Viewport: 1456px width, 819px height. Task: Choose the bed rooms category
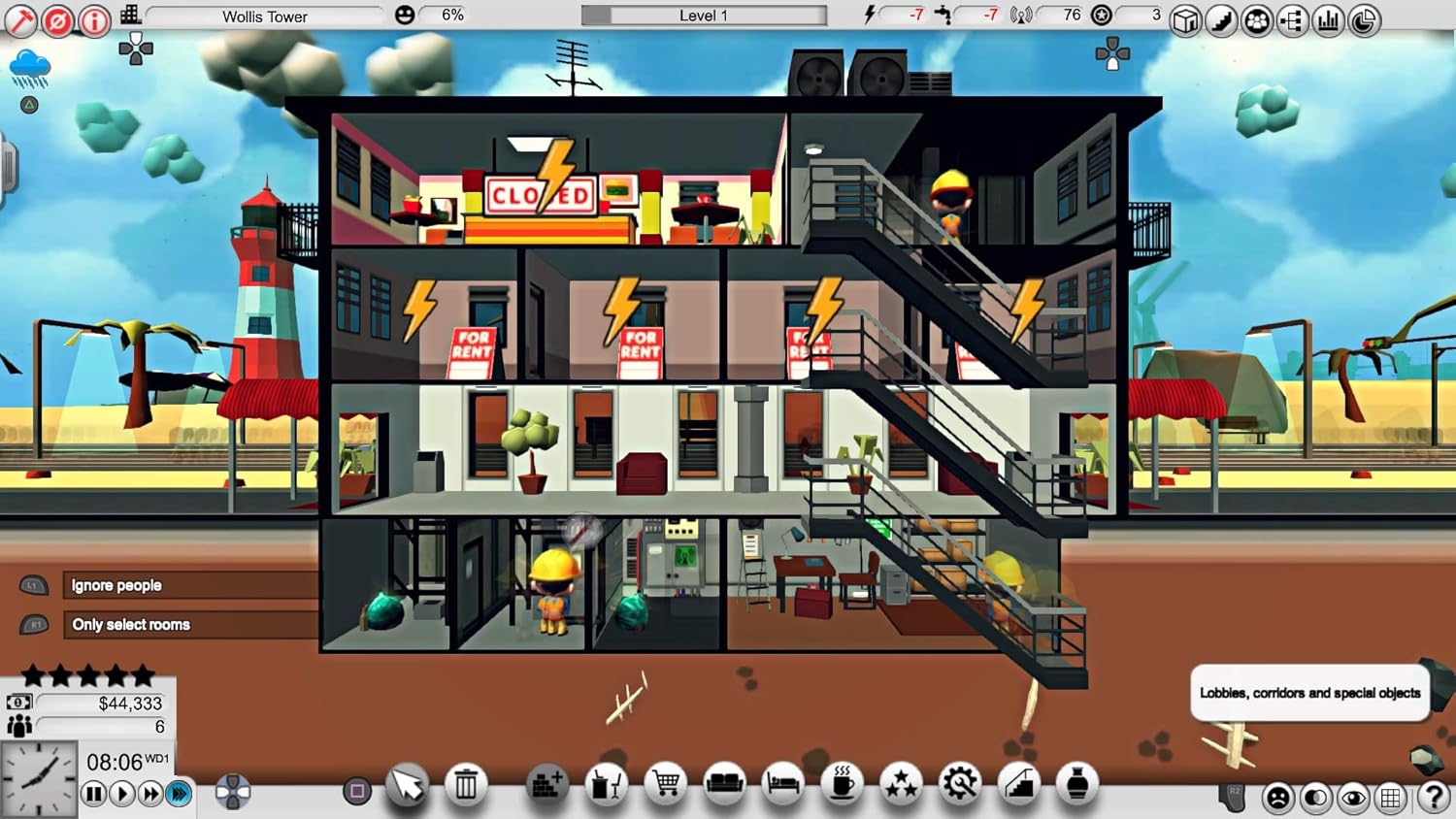pyautogui.click(x=782, y=784)
